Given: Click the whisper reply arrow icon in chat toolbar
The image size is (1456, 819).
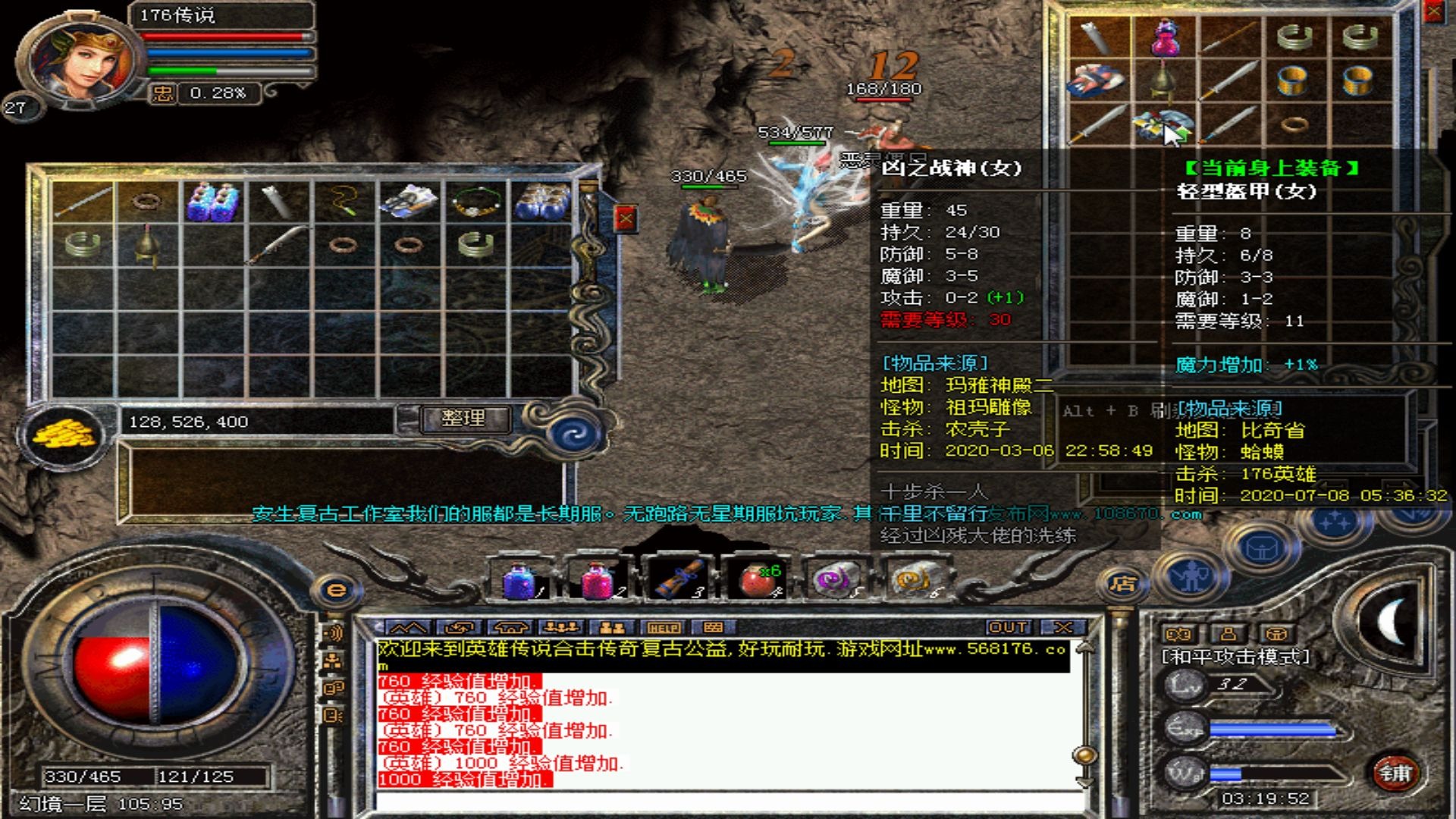Looking at the screenshot, I should (x=460, y=628).
